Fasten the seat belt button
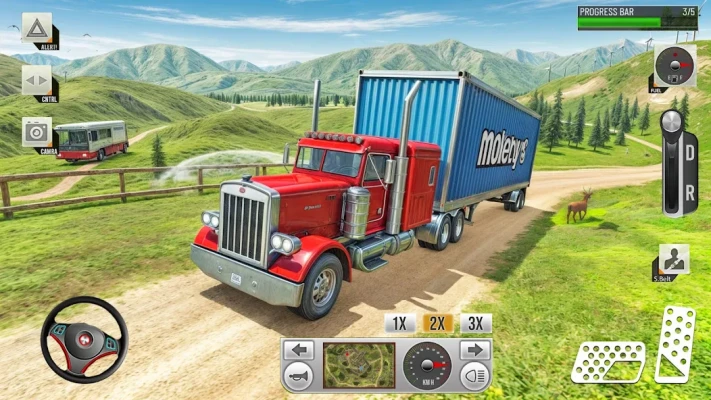The height and width of the screenshot is (400, 711). click(x=671, y=262)
